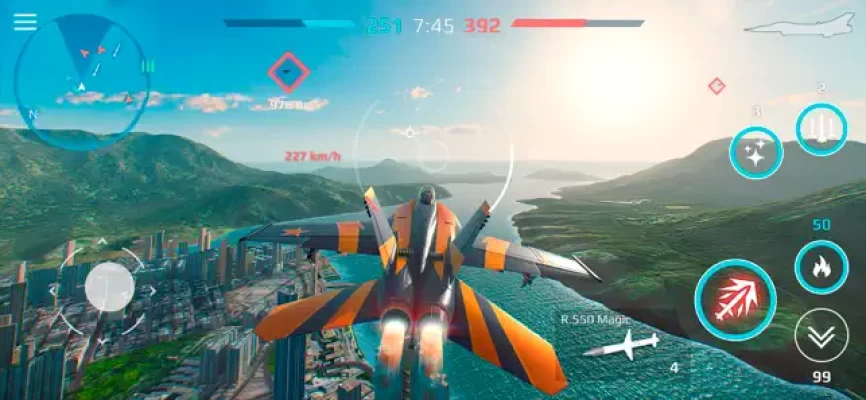The height and width of the screenshot is (400, 866).
Task: Tap the double chevron down button
Action: click(820, 335)
